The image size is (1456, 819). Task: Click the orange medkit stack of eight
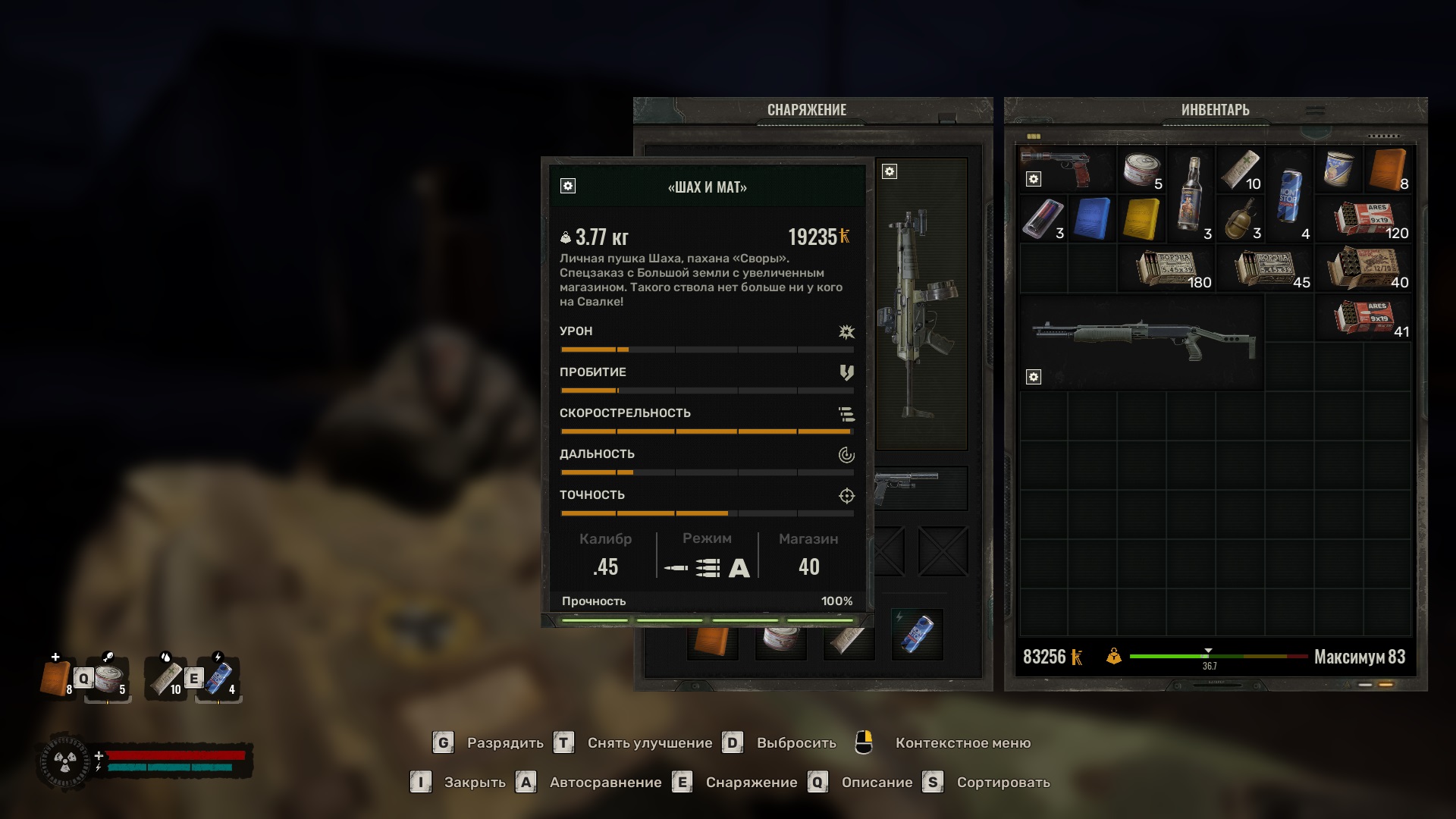click(1388, 170)
